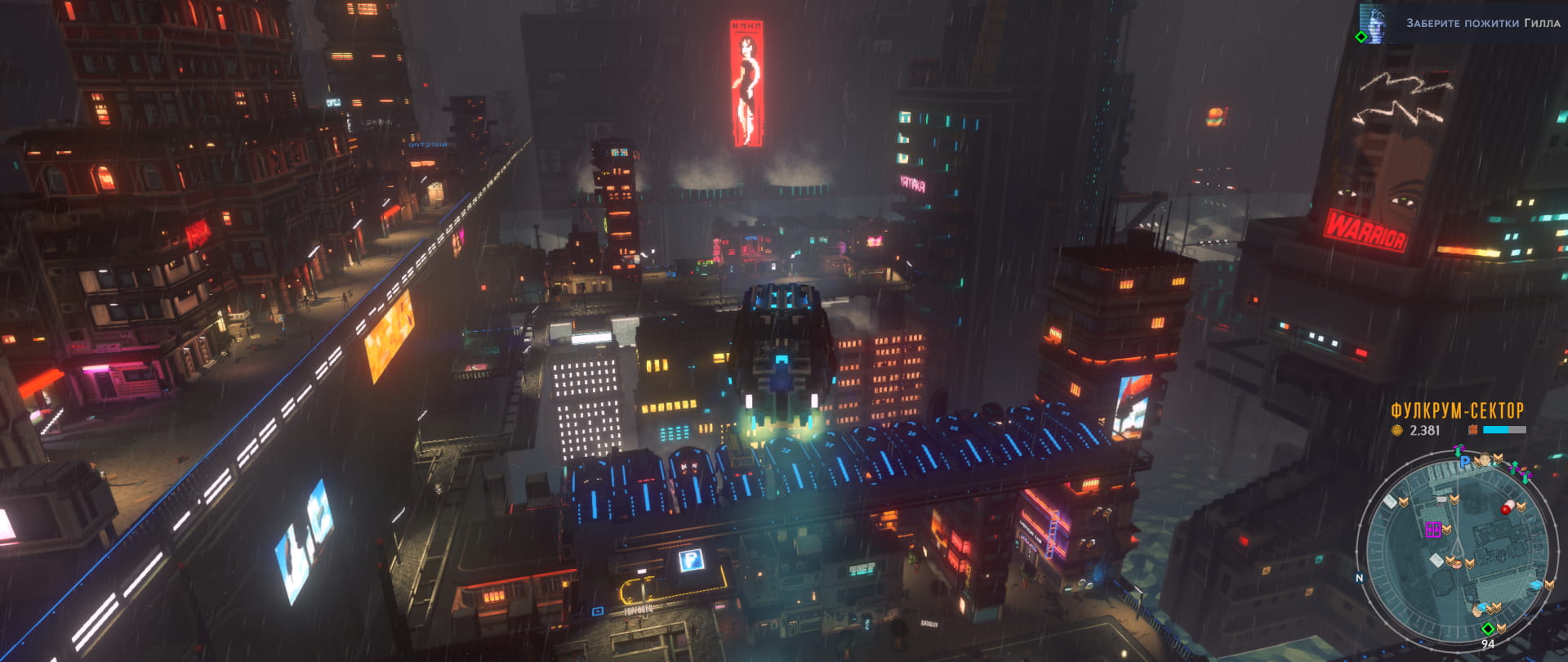Viewport: 1568px width, 662px height.
Task: Click the blue fuel gauge progress bar
Action: click(x=1496, y=430)
